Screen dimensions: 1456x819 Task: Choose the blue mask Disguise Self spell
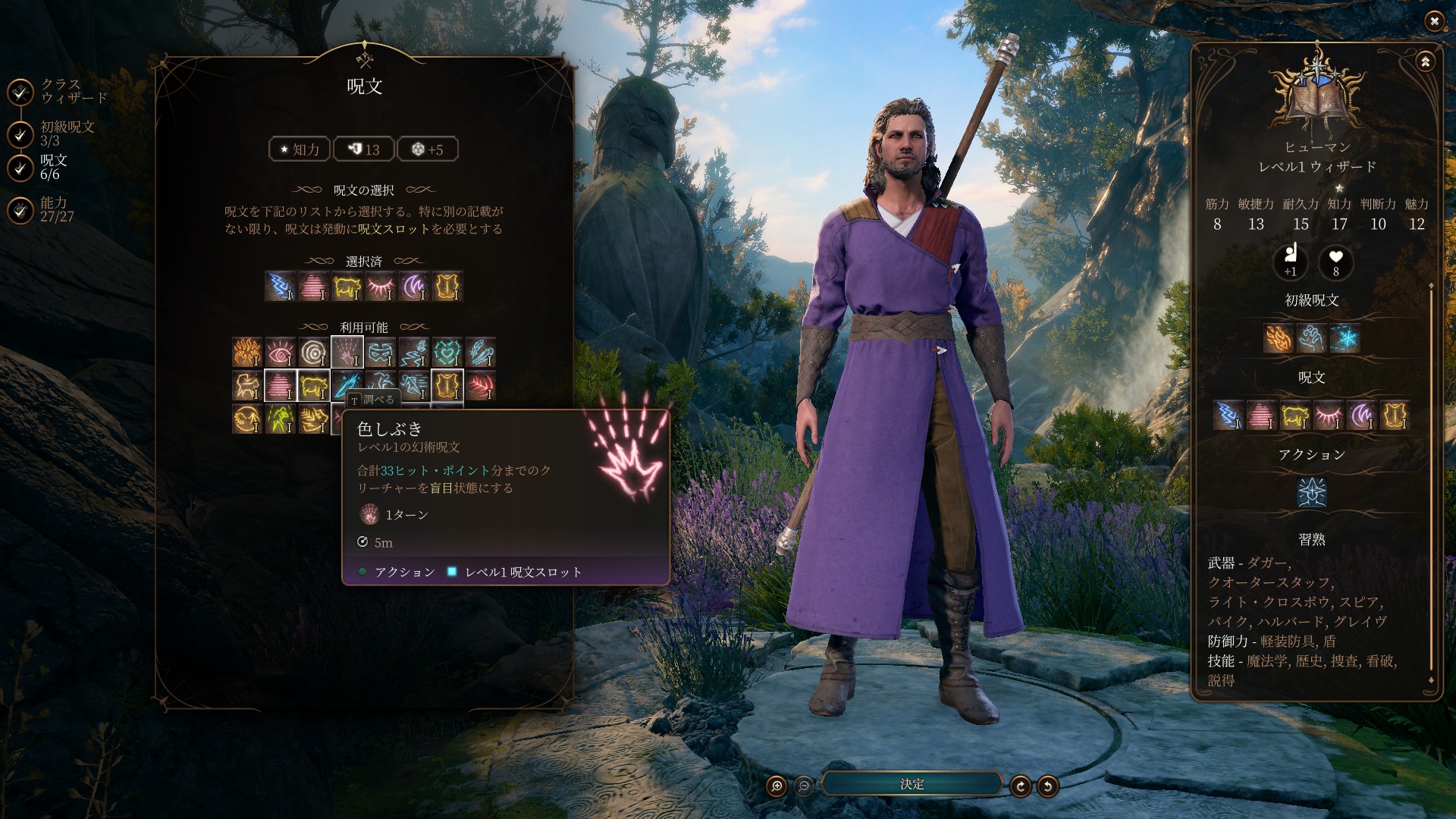[x=381, y=352]
